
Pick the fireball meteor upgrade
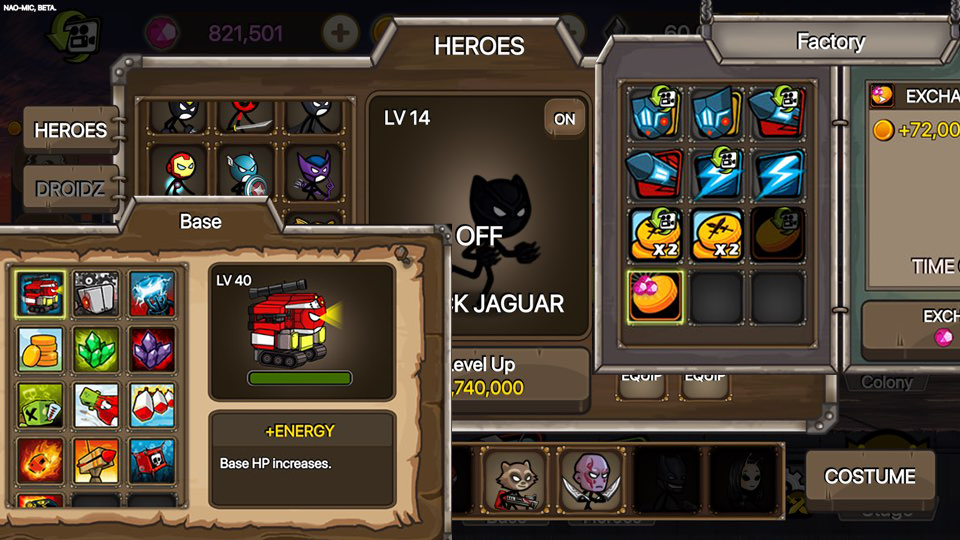41,460
